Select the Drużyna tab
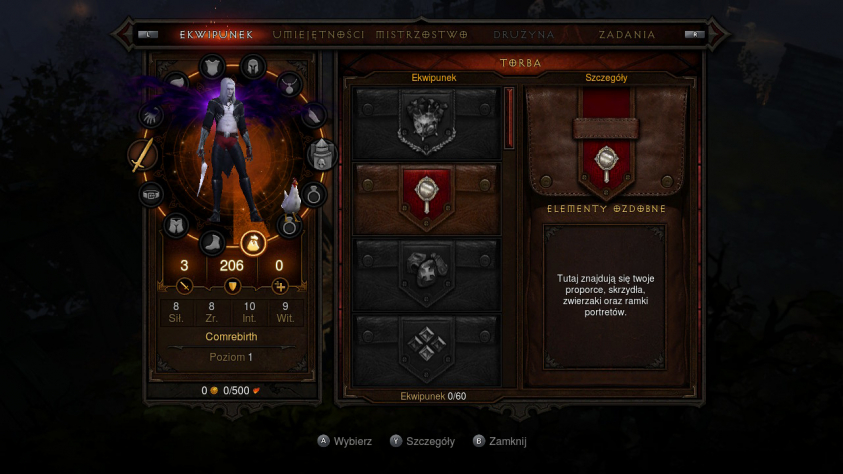The width and height of the screenshot is (843, 474). point(523,34)
